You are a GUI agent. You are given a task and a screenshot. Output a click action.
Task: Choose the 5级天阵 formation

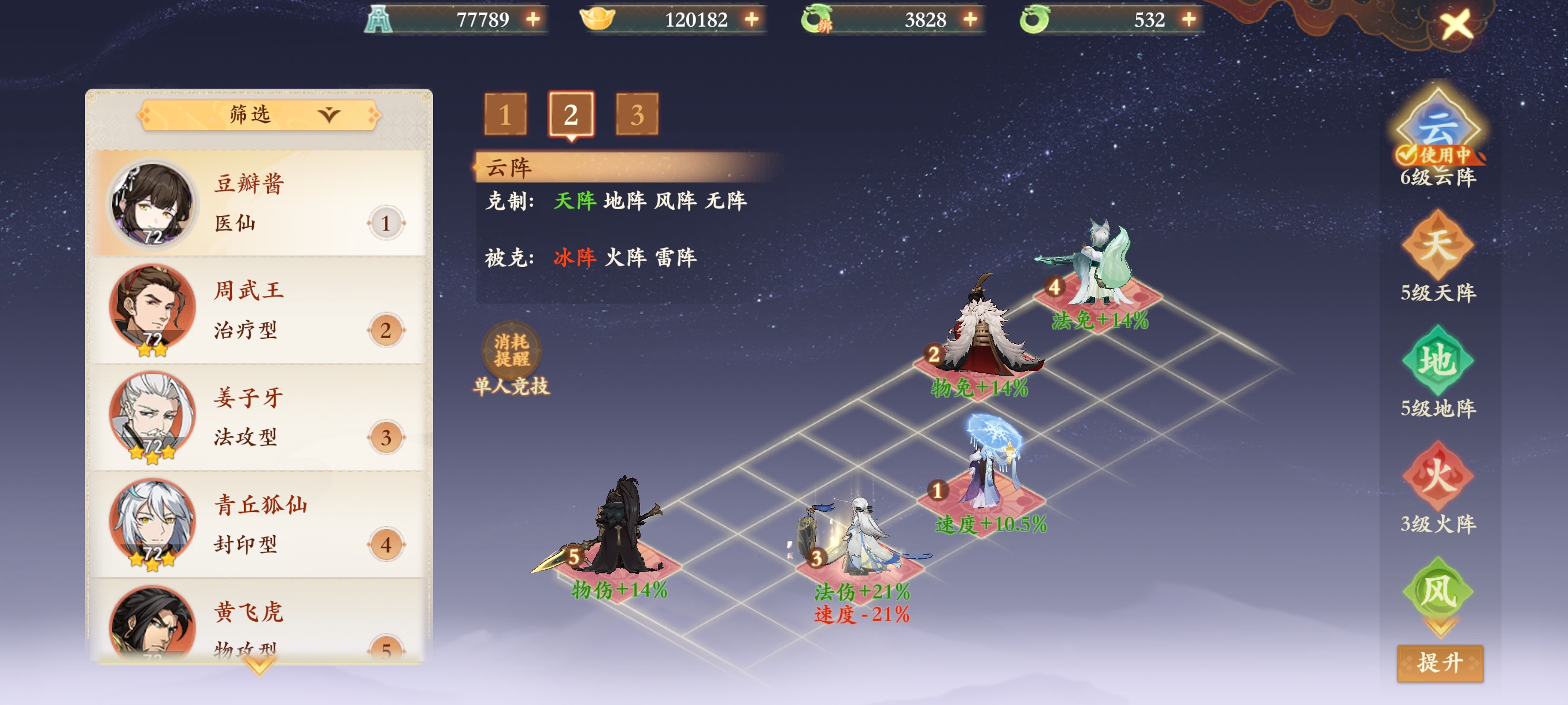(x=1437, y=245)
